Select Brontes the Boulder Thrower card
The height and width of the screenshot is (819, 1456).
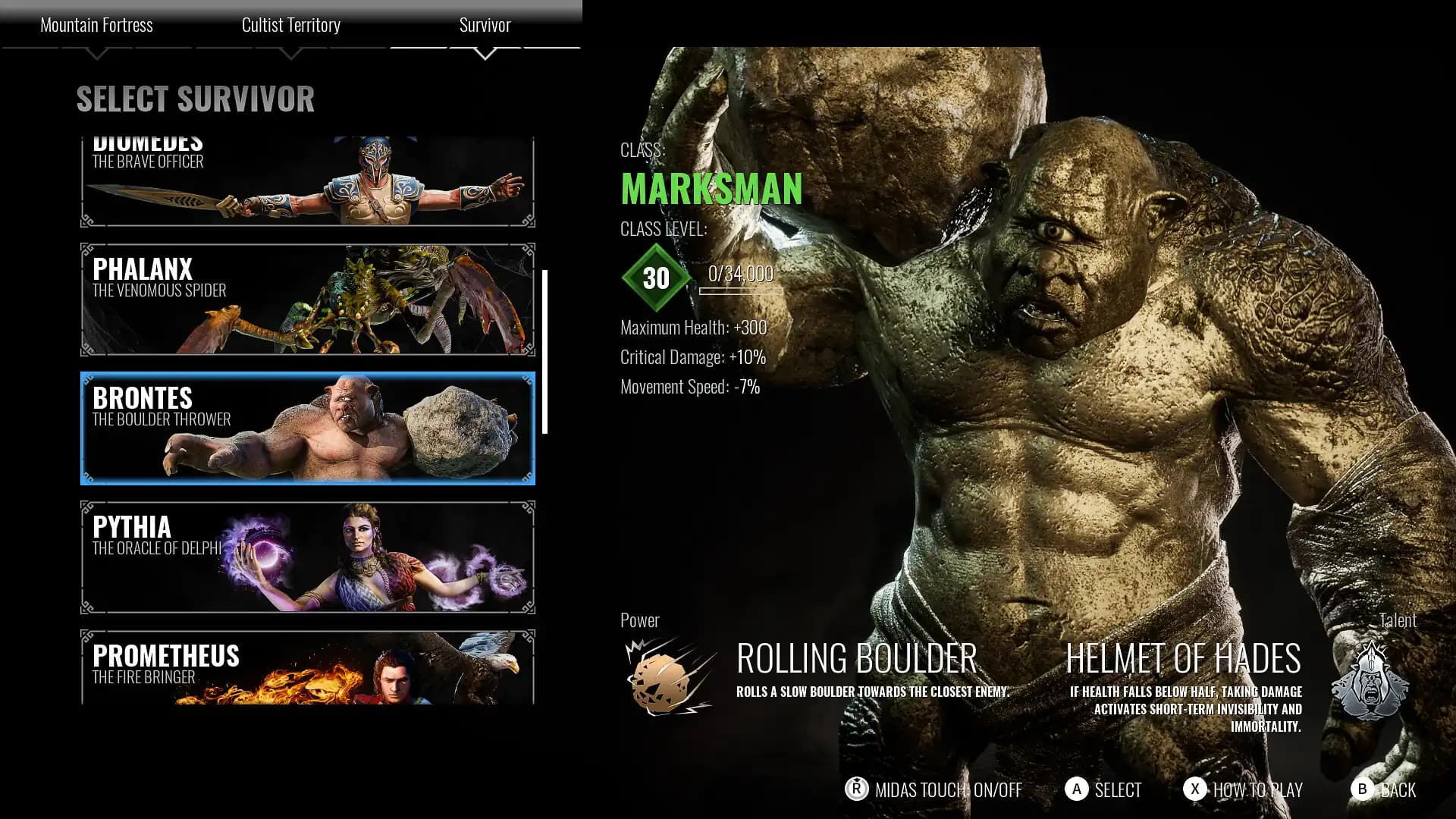pos(307,428)
